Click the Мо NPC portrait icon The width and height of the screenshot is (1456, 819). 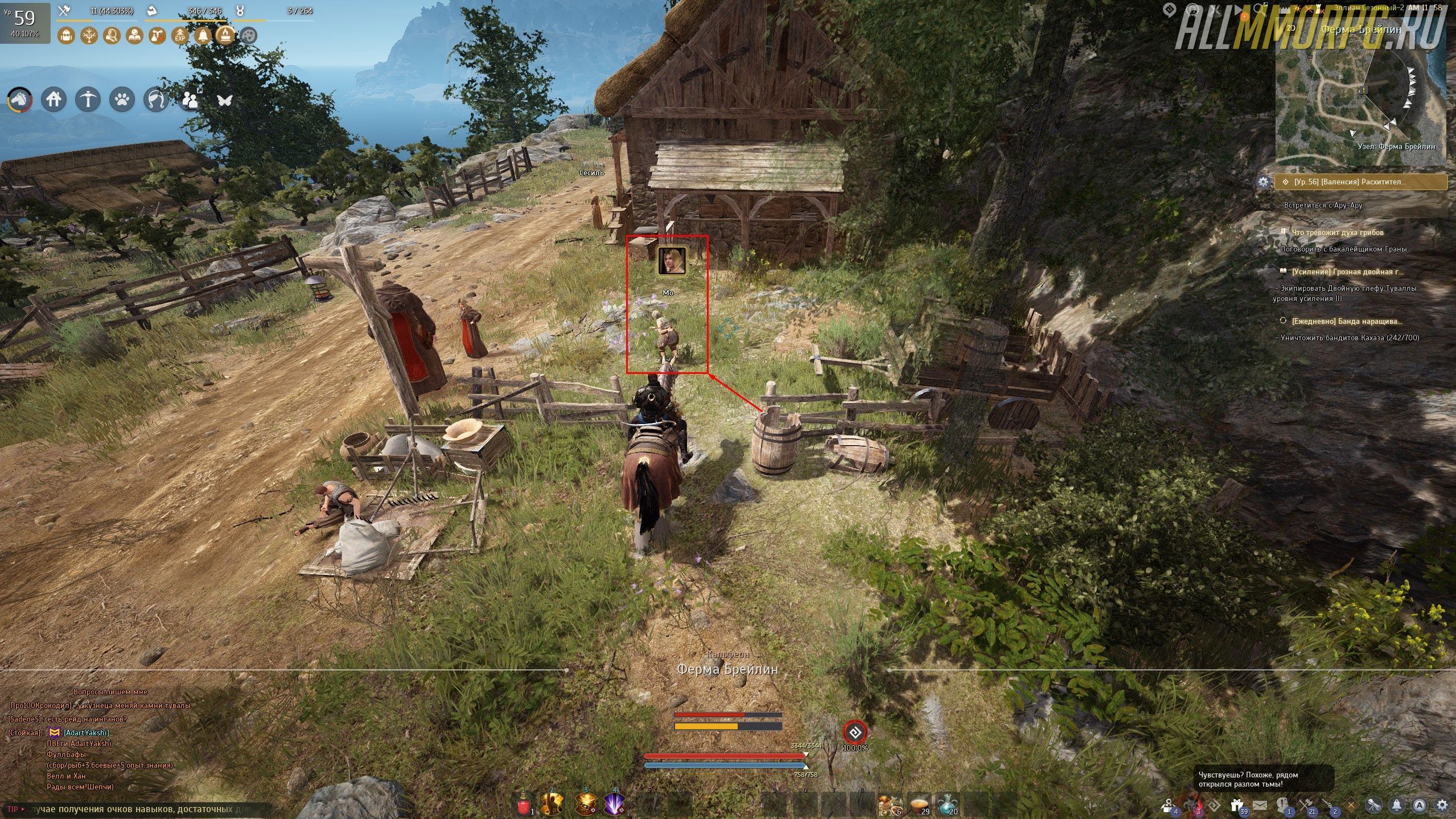click(x=672, y=261)
